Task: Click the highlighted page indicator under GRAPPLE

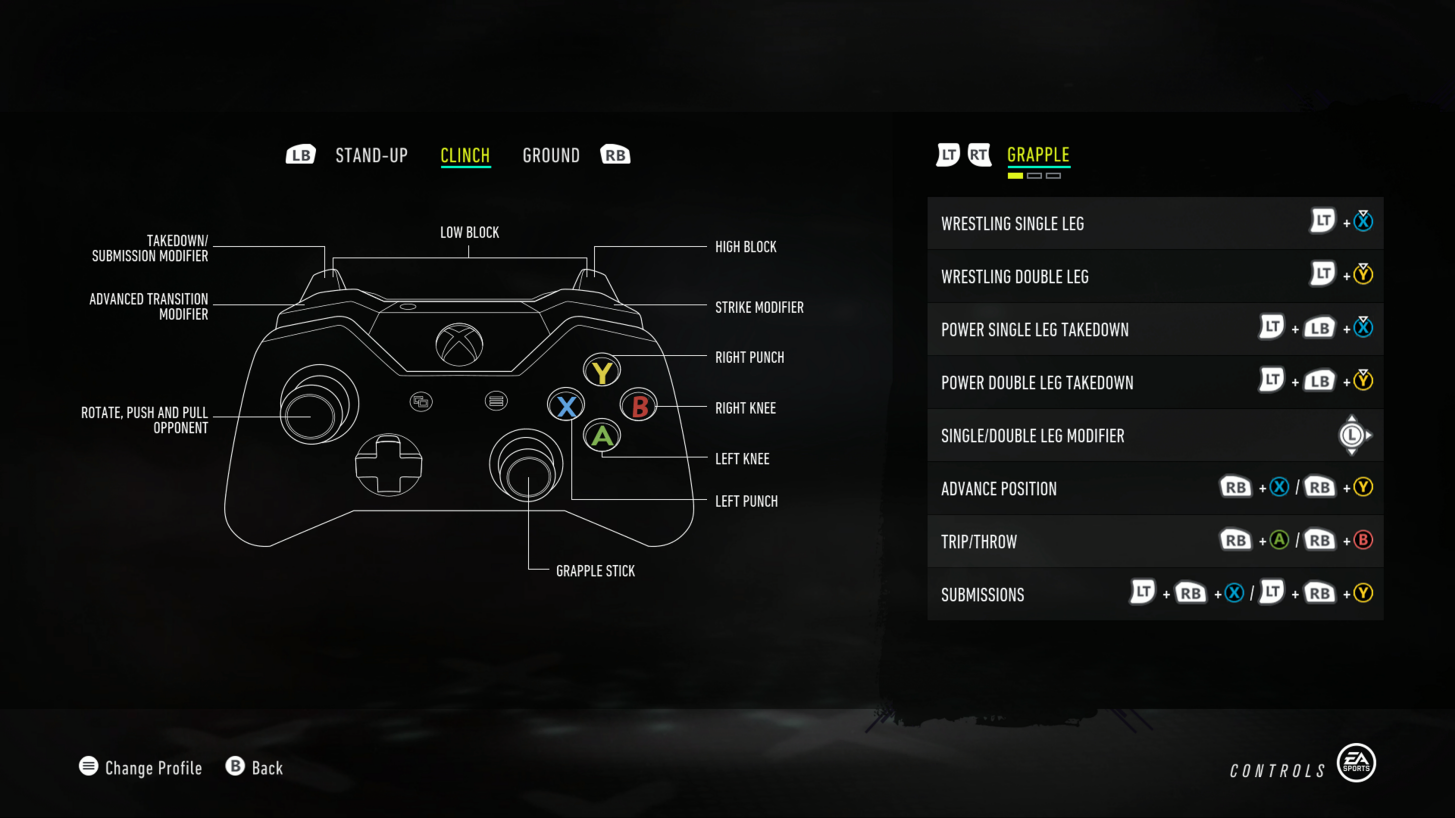Action: coord(1014,175)
